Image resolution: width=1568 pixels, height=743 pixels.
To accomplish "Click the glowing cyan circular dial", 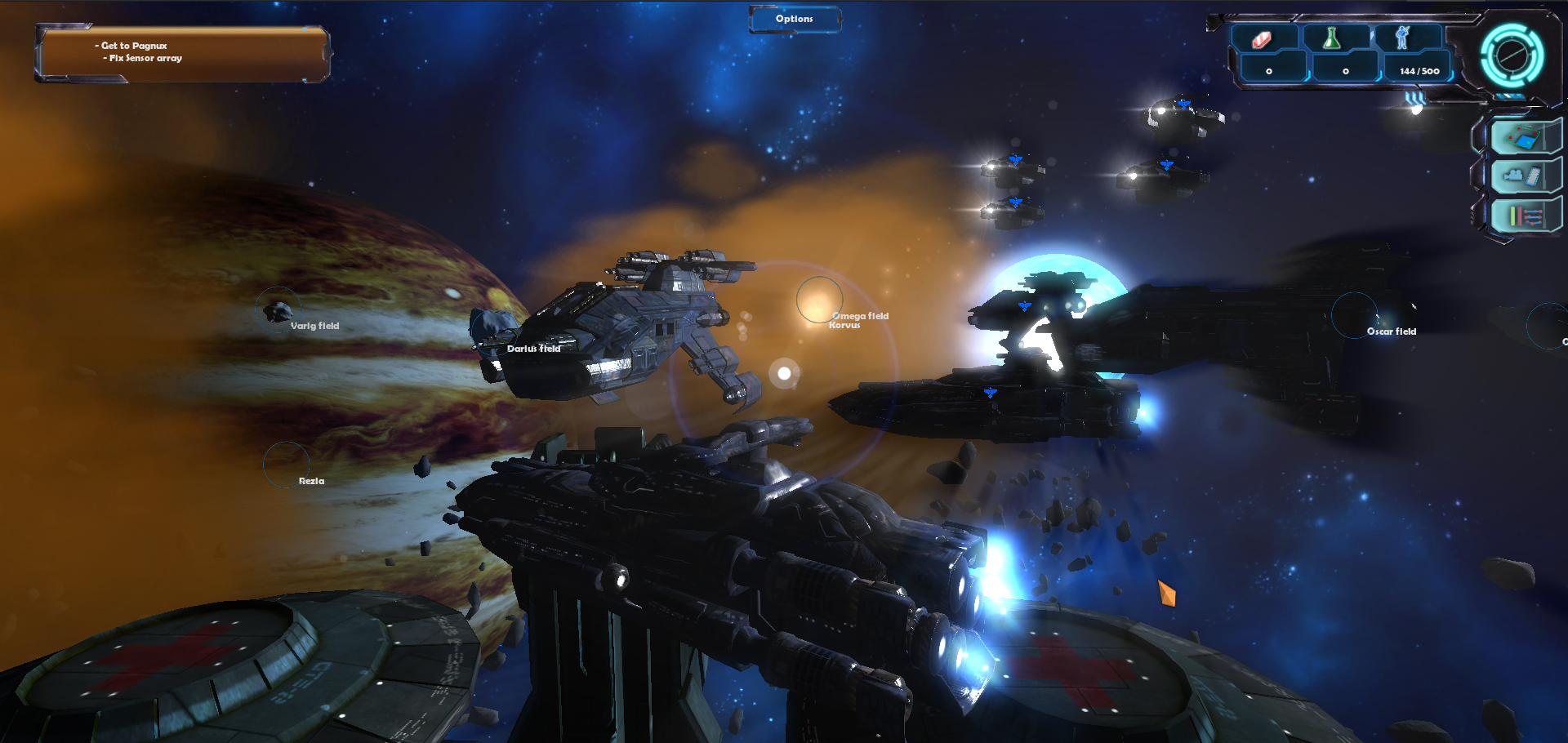I will 1512,56.
